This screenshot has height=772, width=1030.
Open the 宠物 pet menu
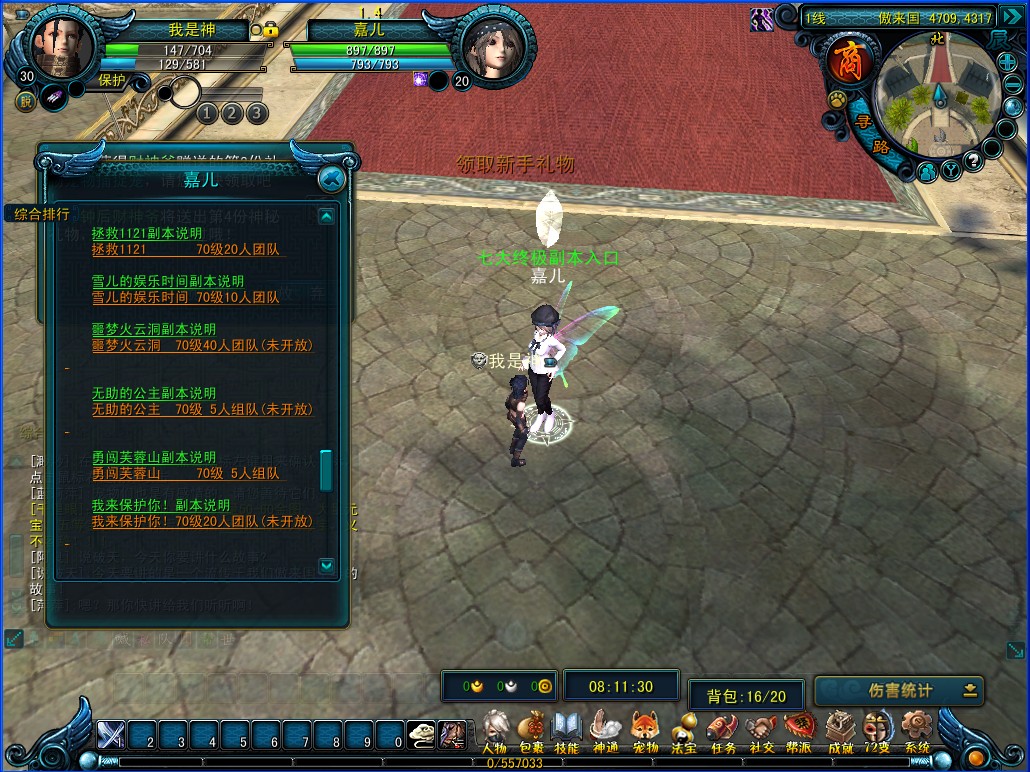645,730
